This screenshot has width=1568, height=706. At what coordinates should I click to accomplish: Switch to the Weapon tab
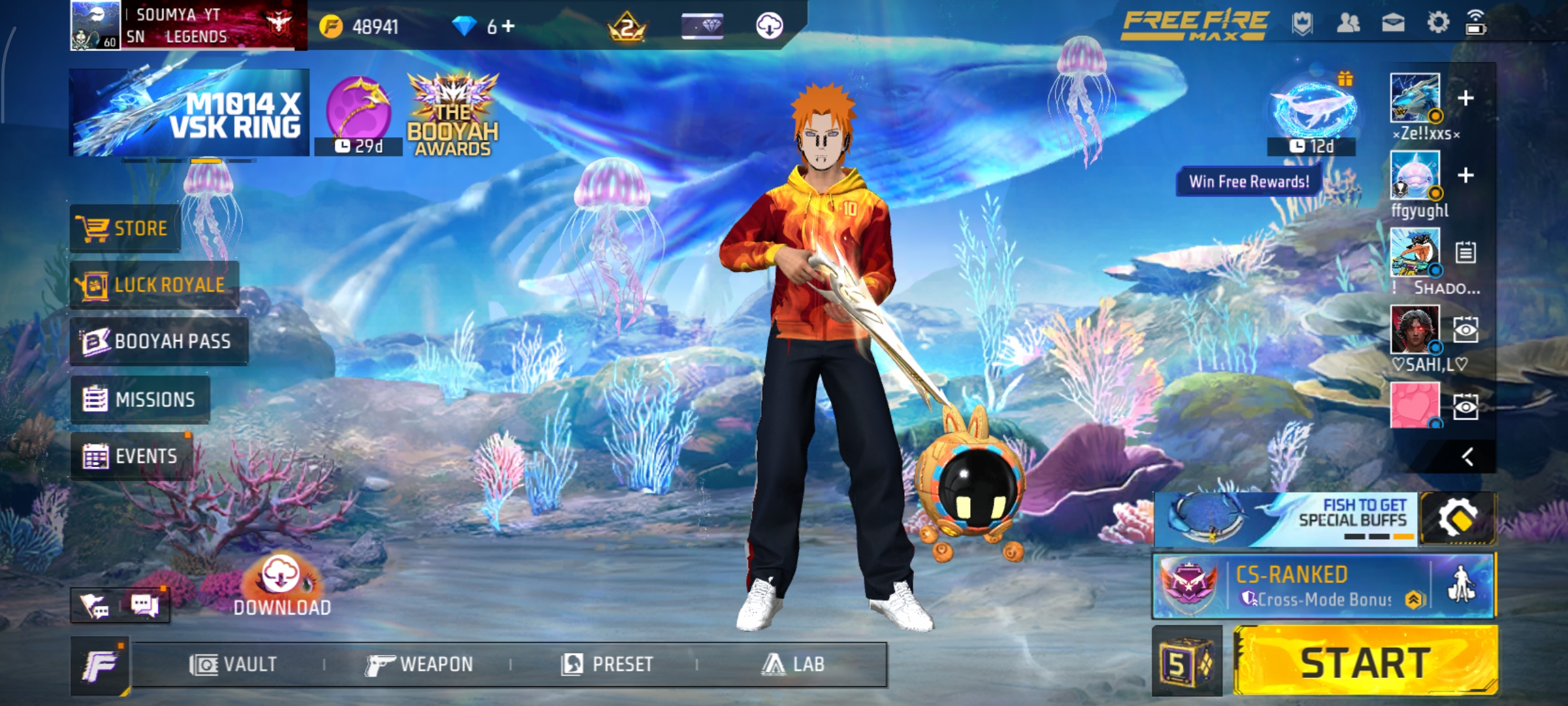coord(419,665)
